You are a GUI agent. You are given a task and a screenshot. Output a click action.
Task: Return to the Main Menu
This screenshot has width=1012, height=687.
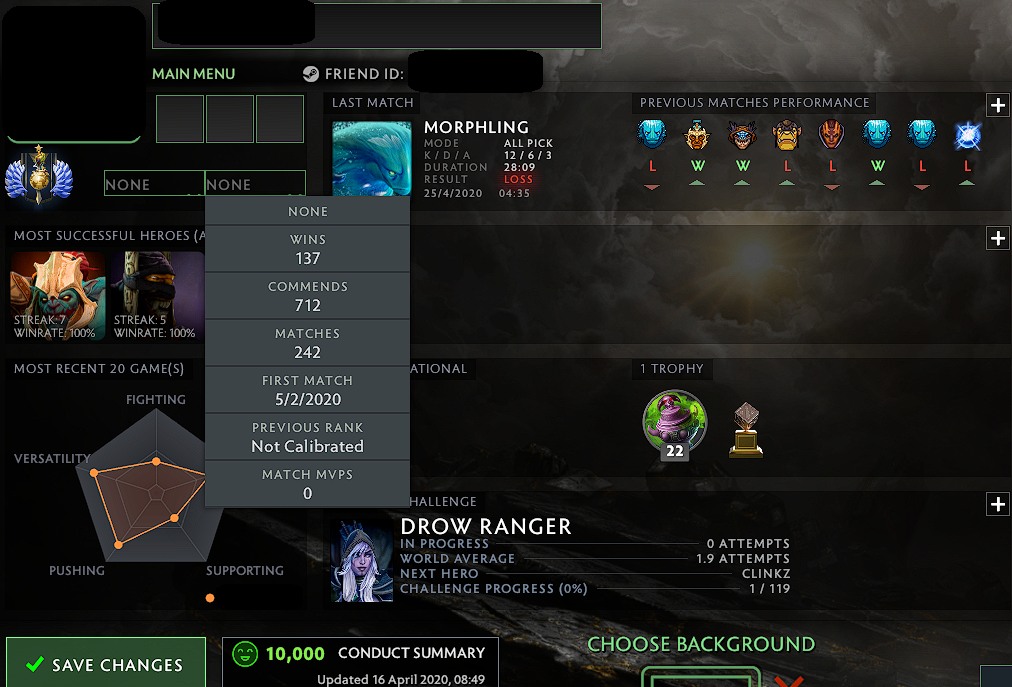pyautogui.click(x=193, y=74)
